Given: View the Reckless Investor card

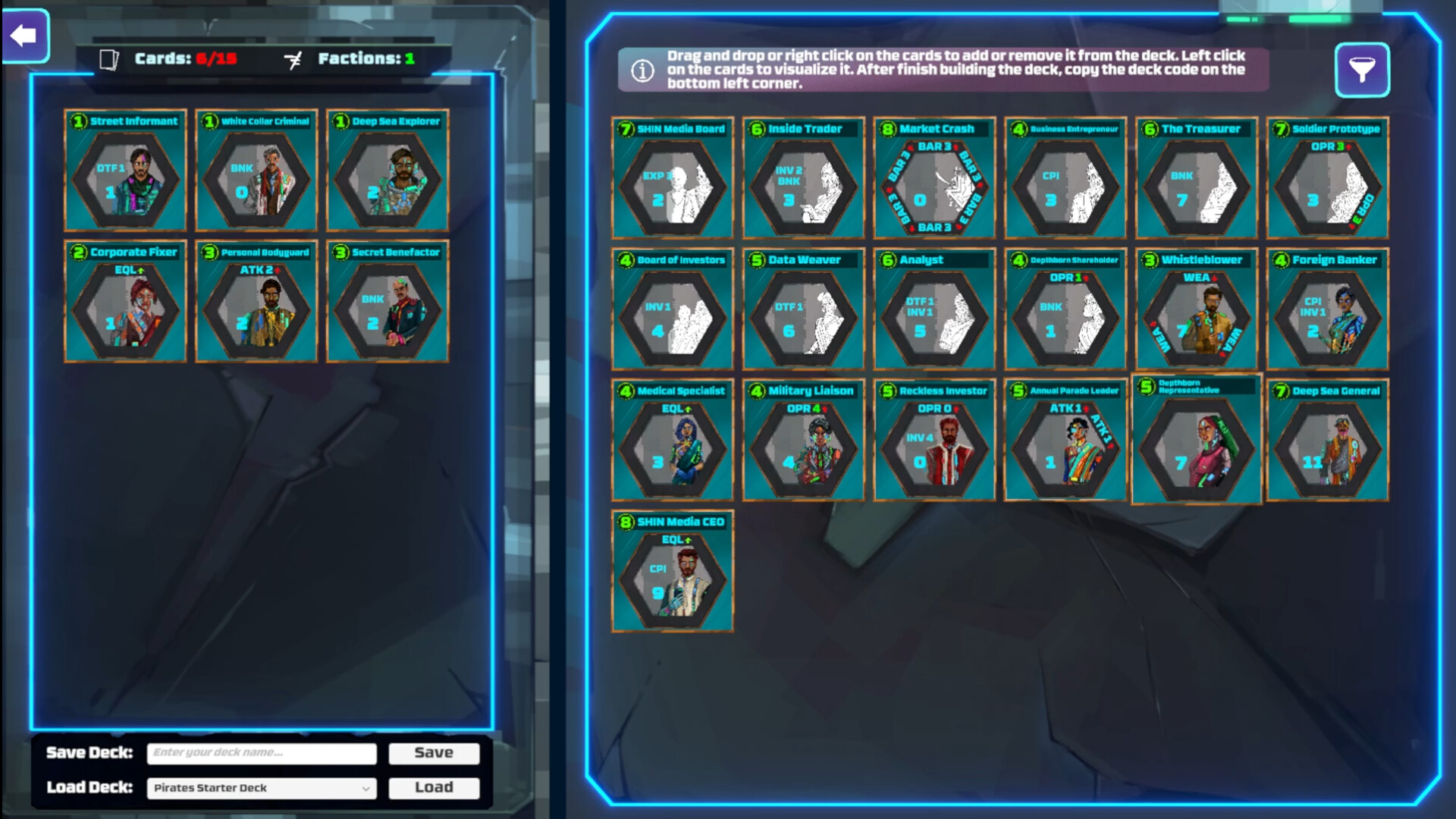Looking at the screenshot, I should (934, 441).
